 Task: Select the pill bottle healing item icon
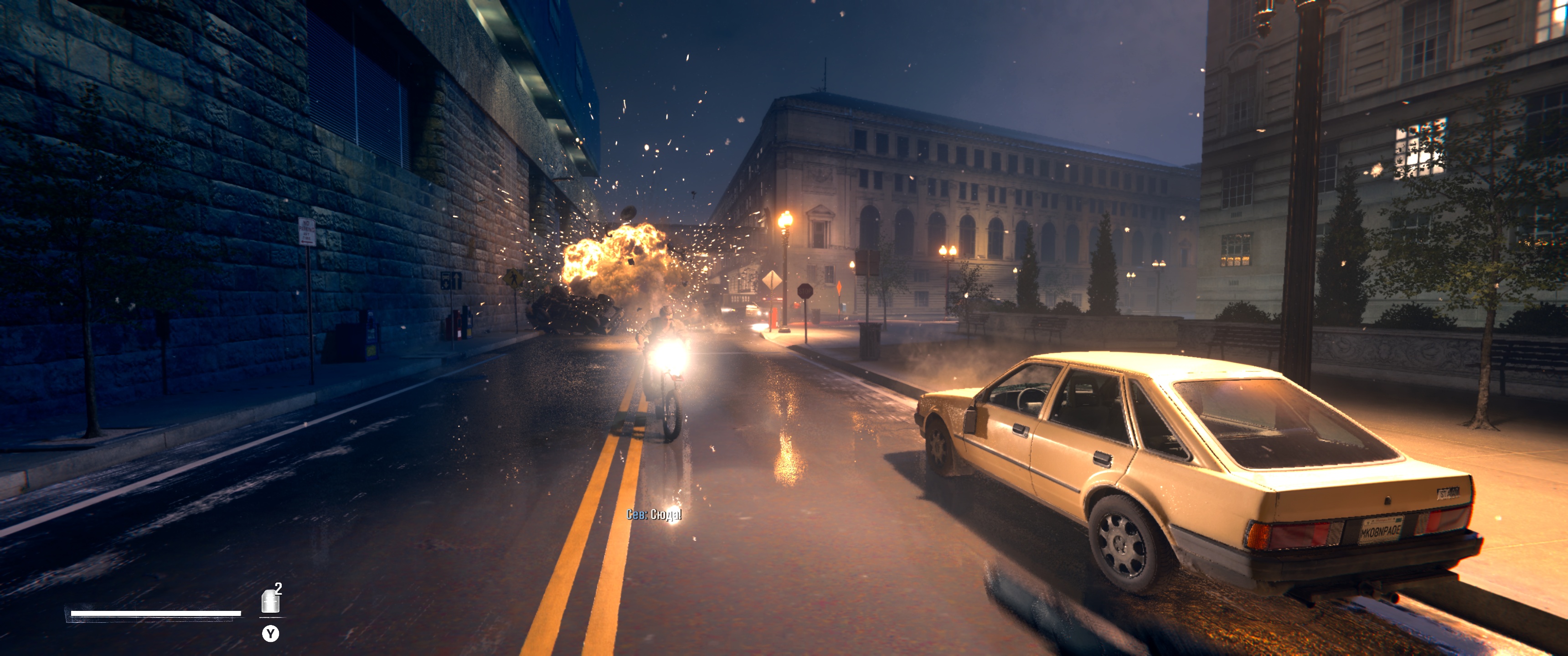pyautogui.click(x=270, y=601)
